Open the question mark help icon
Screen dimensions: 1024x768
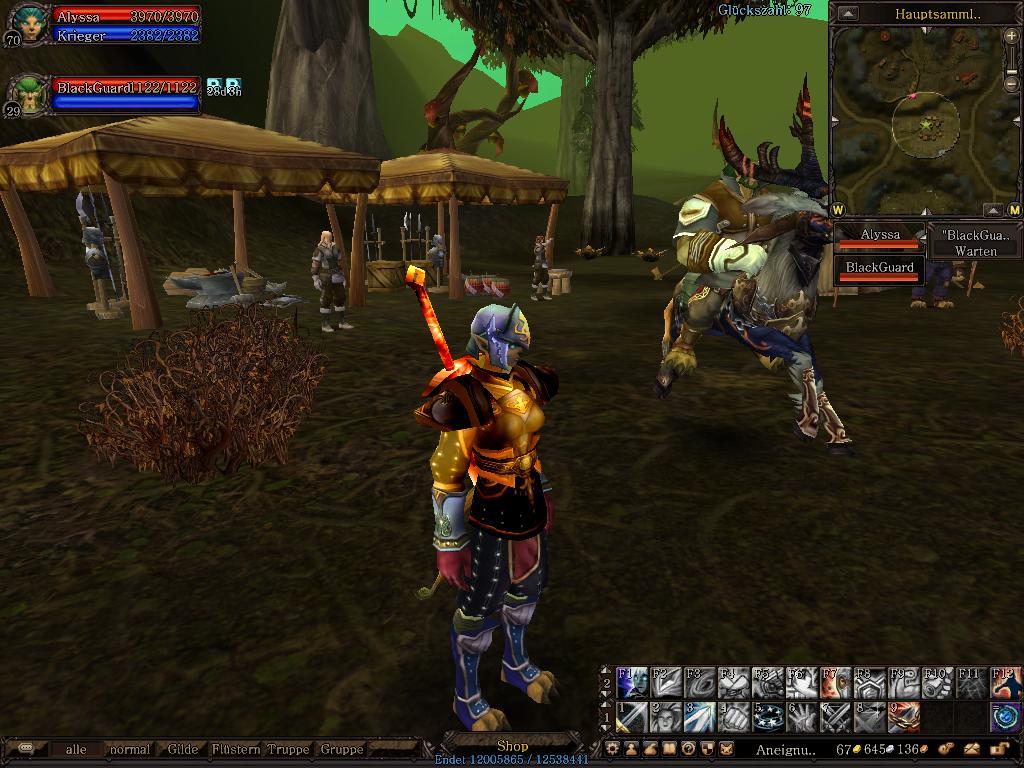(689, 748)
